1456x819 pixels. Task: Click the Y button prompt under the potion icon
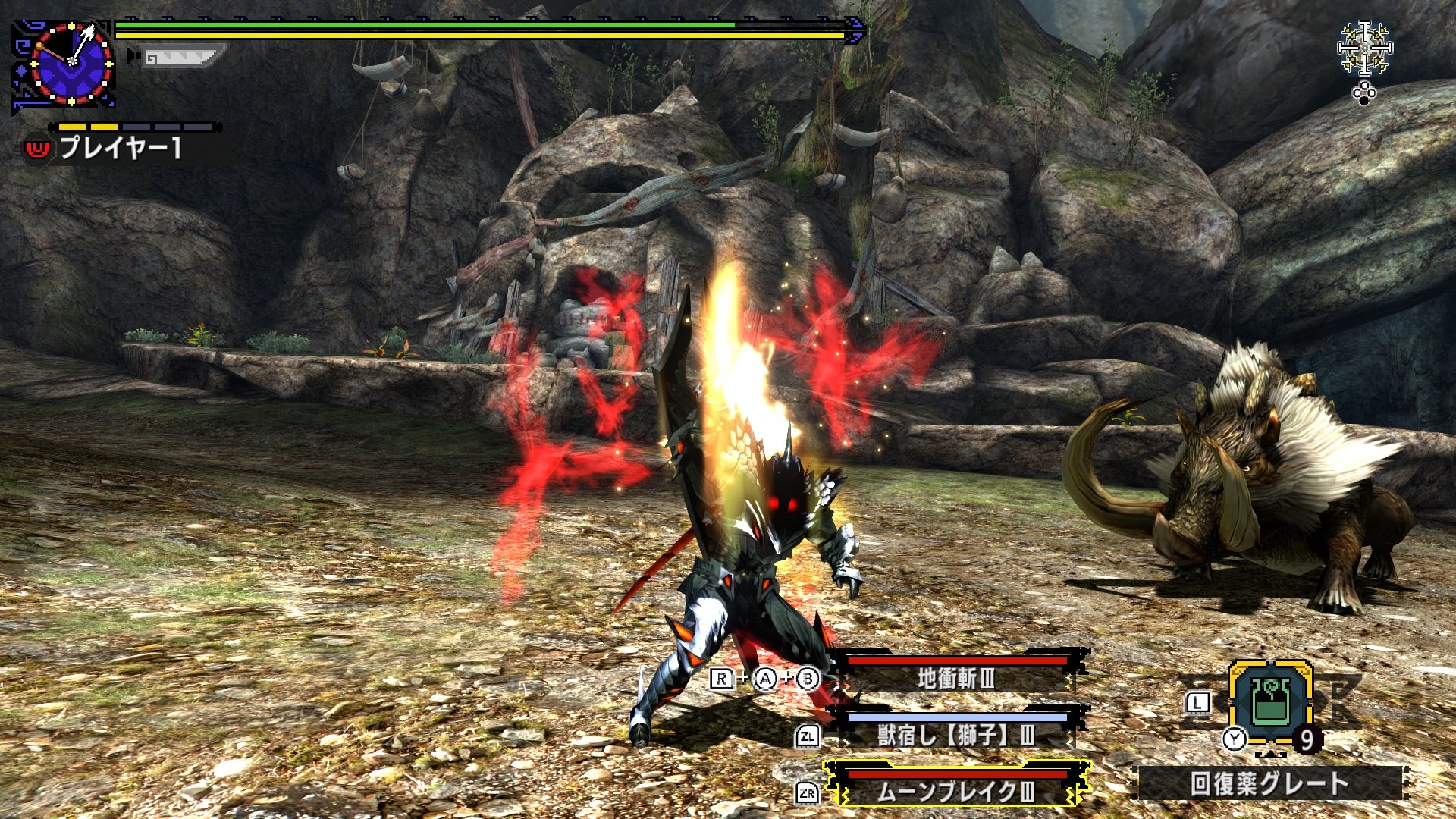click(x=1235, y=739)
